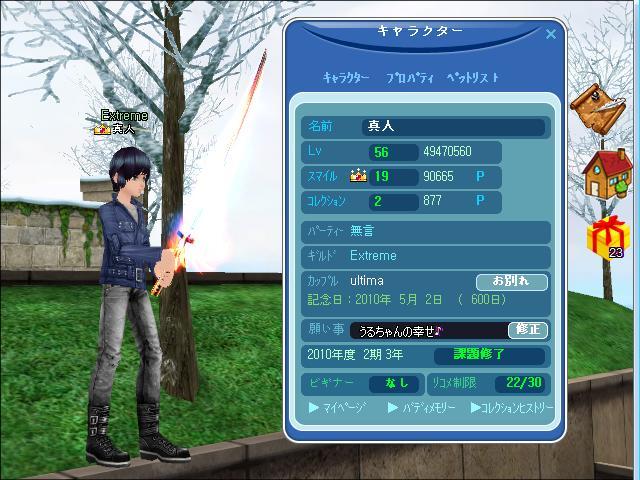View the コレクションヒストリー link
This screenshot has width=640, height=480.
[511, 408]
